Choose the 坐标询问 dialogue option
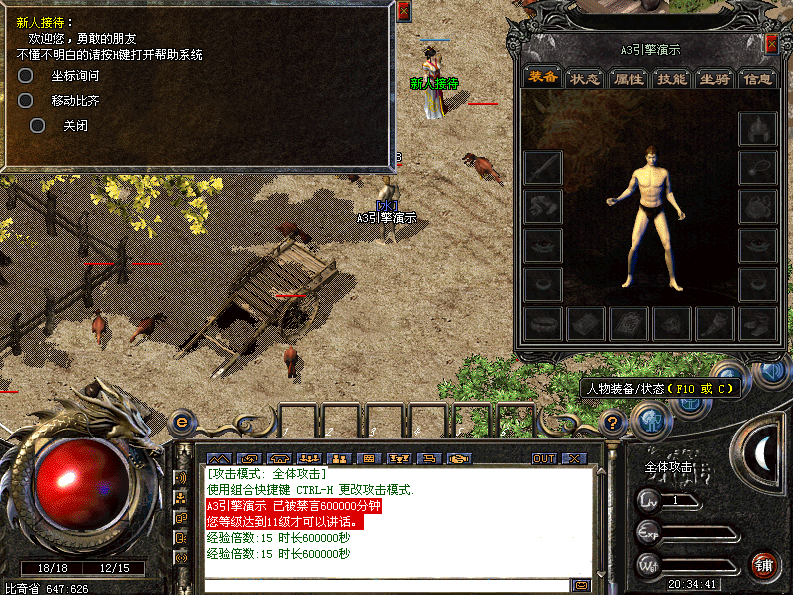793x595 pixels. [x=75, y=76]
